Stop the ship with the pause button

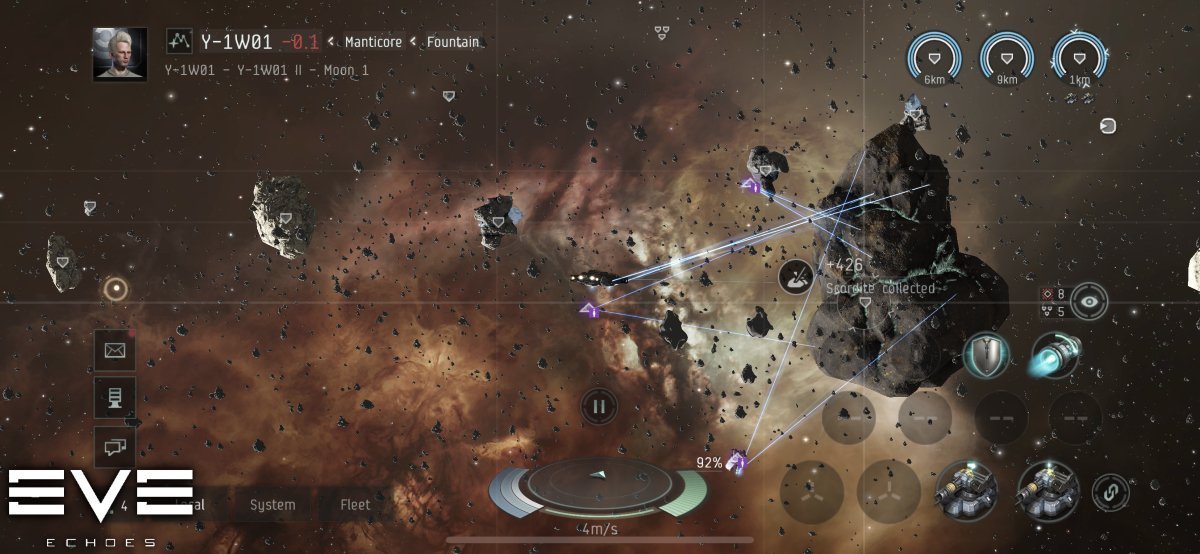[599, 406]
